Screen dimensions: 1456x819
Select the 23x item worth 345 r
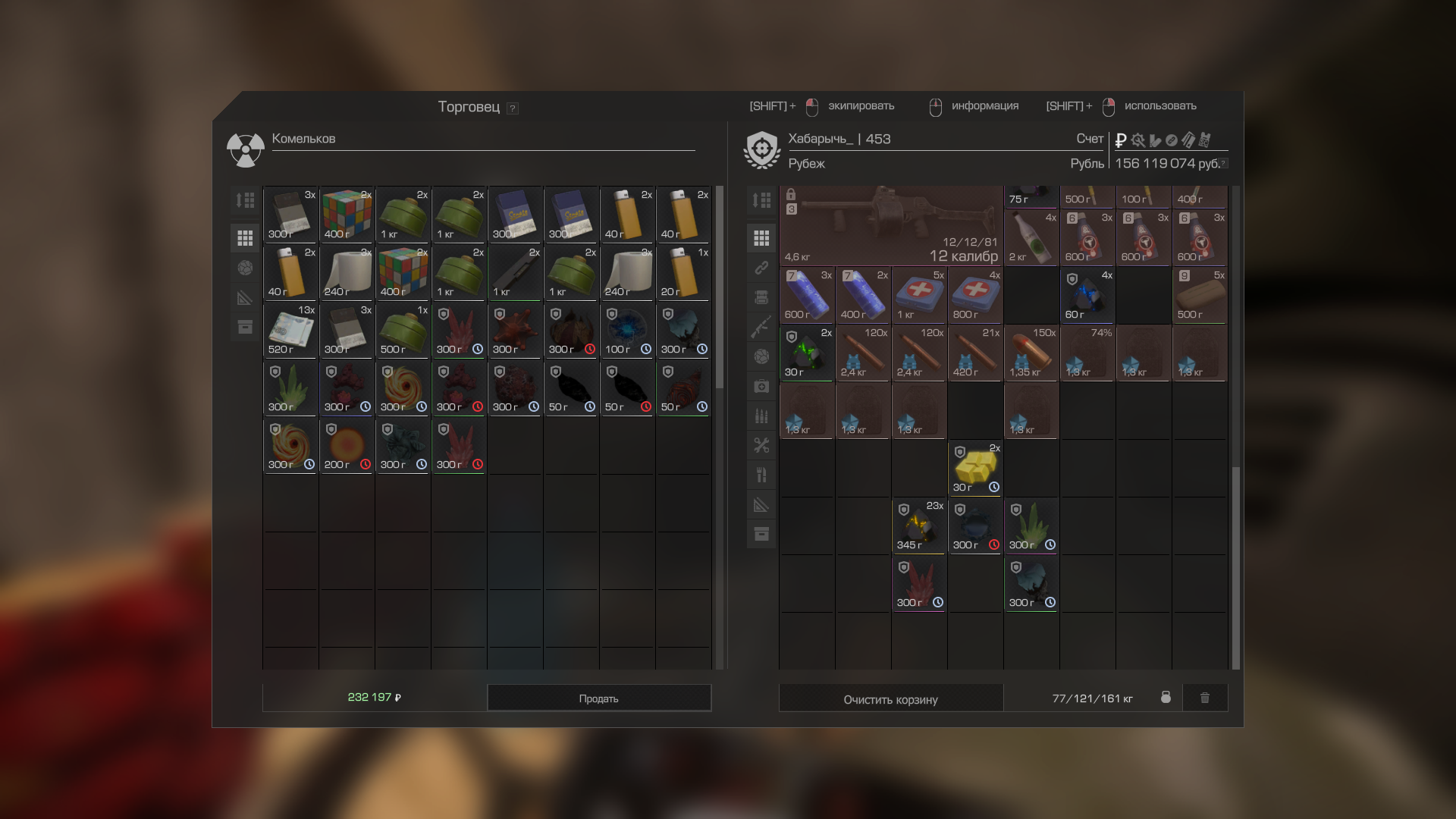919,526
